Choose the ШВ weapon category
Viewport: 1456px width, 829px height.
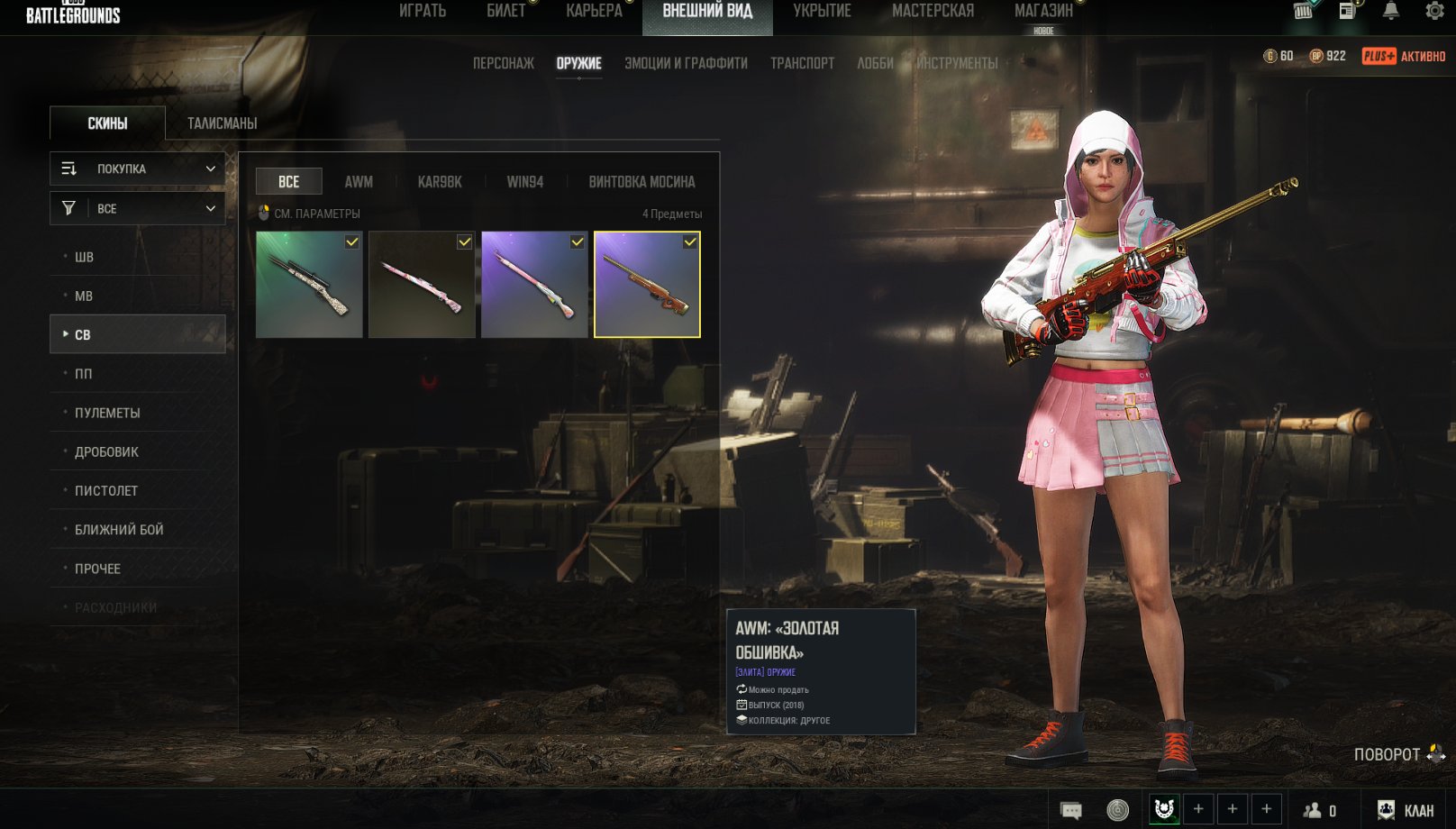(84, 257)
